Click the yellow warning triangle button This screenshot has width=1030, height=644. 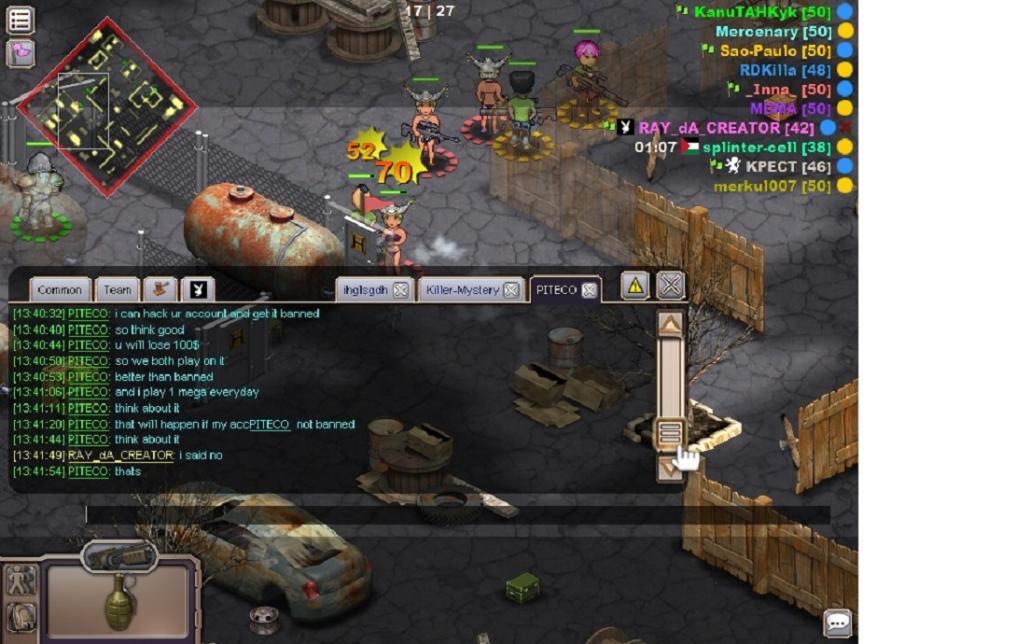[x=635, y=286]
